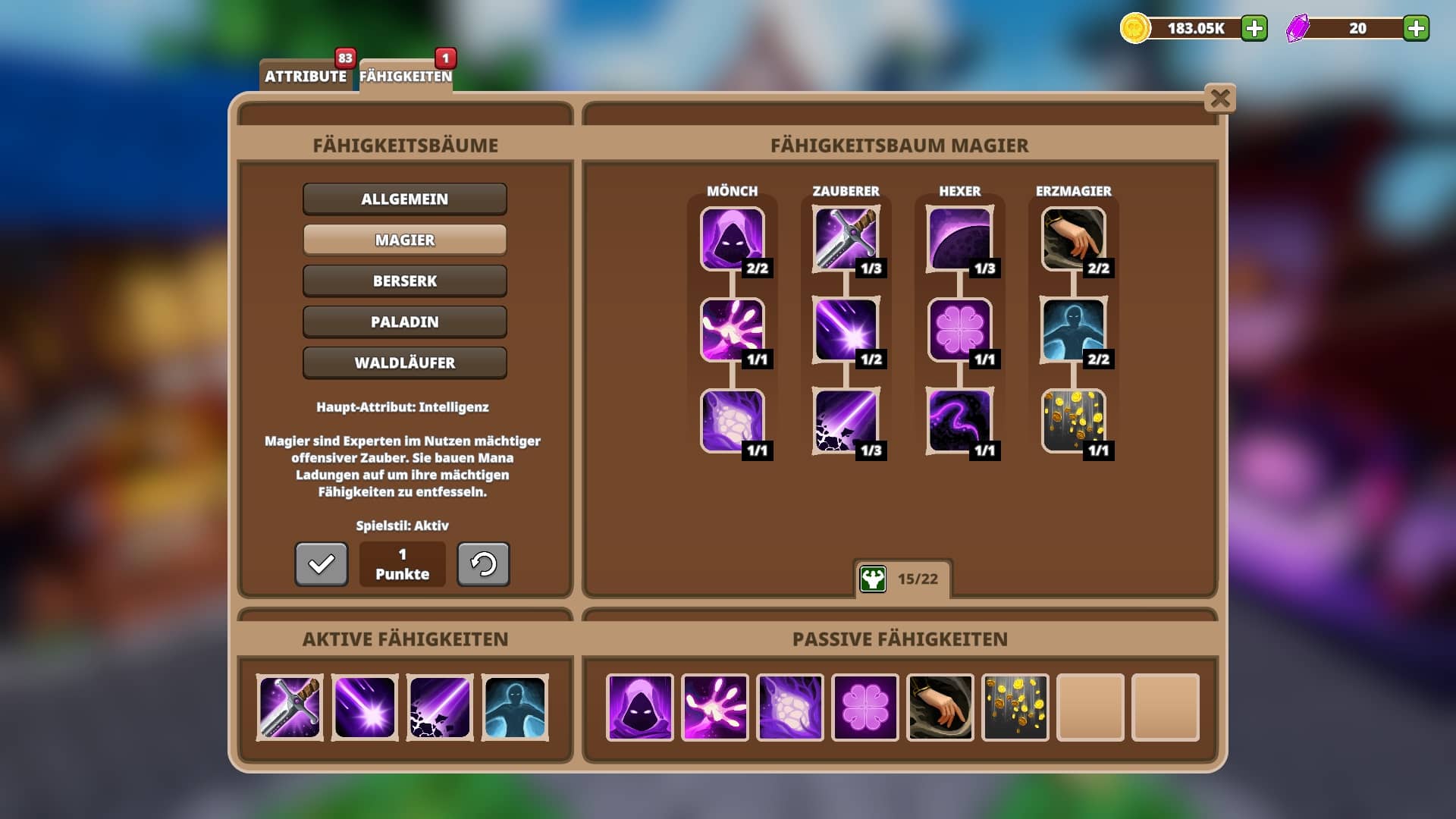Close the skills window
1456x819 pixels.
click(1219, 99)
